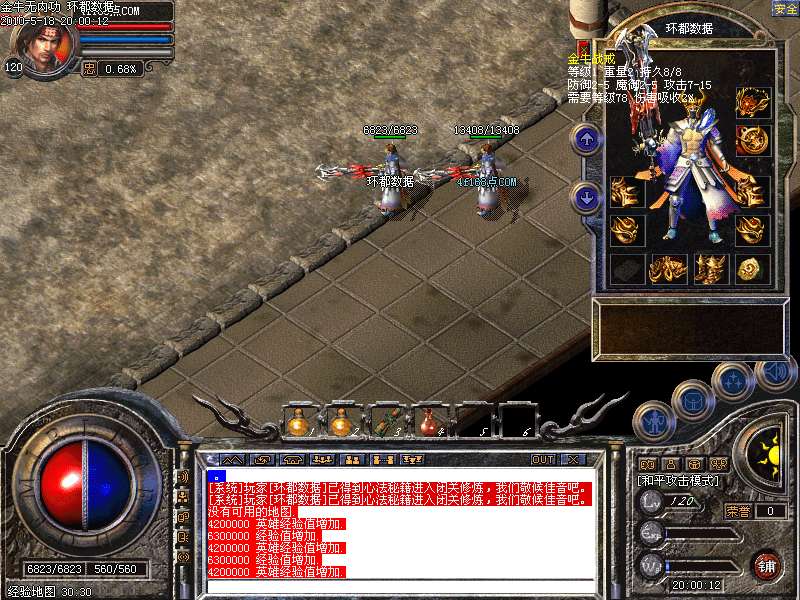Open the red 铺 shop button
The height and width of the screenshot is (600, 800).
(x=767, y=564)
